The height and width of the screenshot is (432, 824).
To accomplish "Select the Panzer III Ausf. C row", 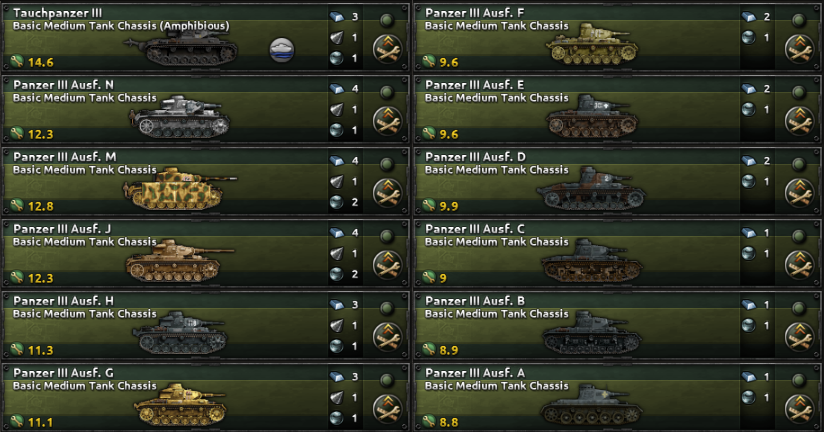I will coord(570,254).
